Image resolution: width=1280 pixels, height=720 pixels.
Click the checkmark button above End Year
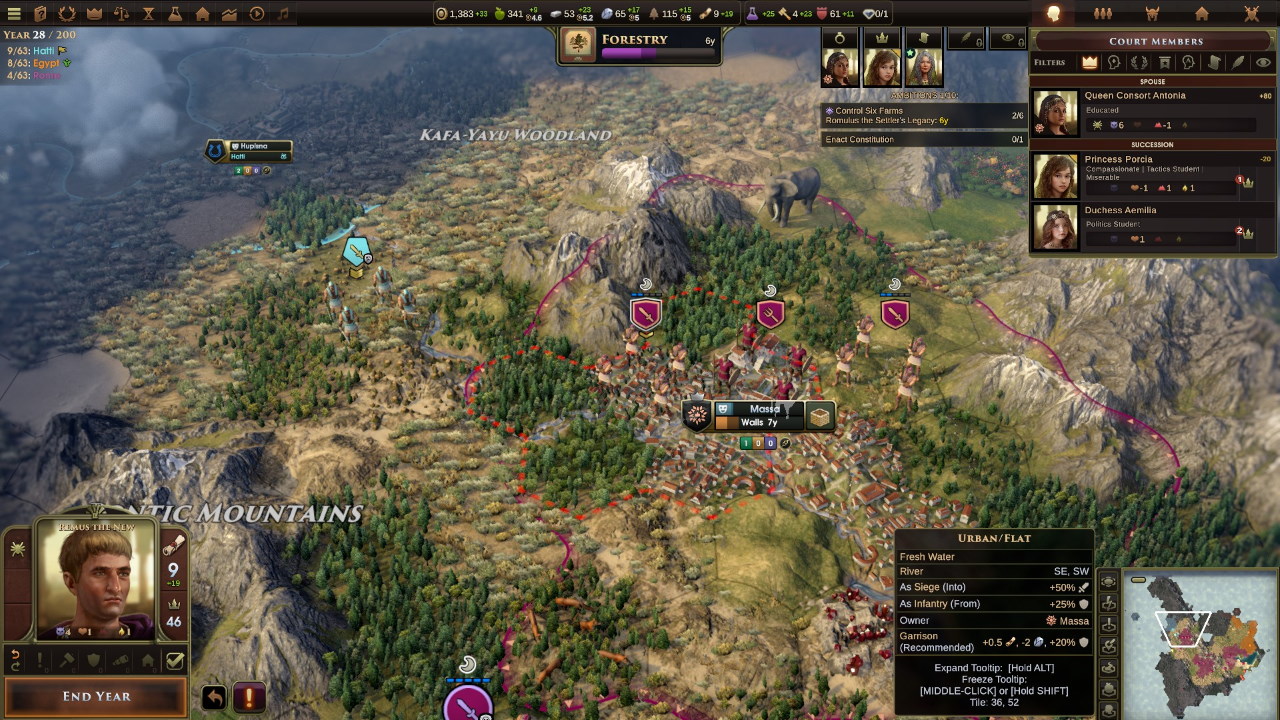[175, 660]
